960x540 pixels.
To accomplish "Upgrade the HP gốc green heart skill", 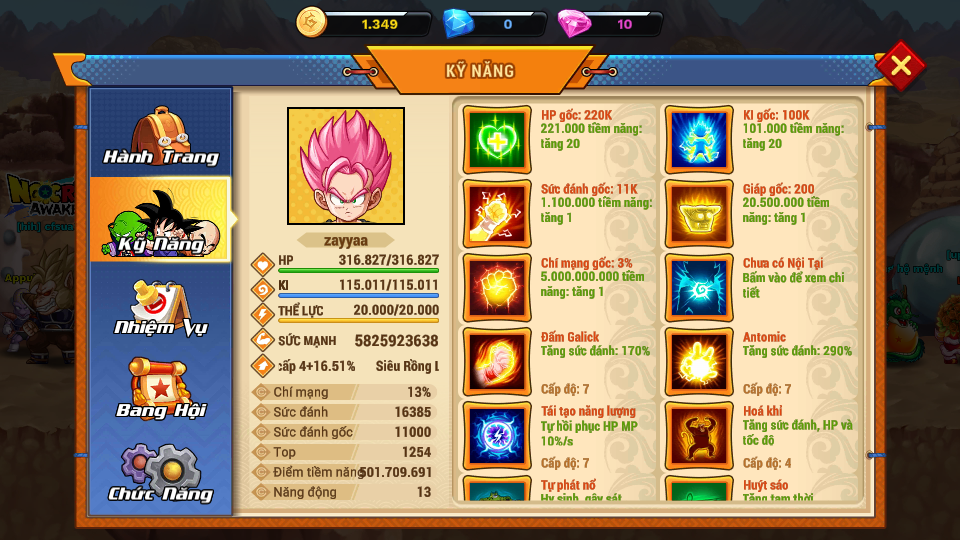I will tap(497, 139).
